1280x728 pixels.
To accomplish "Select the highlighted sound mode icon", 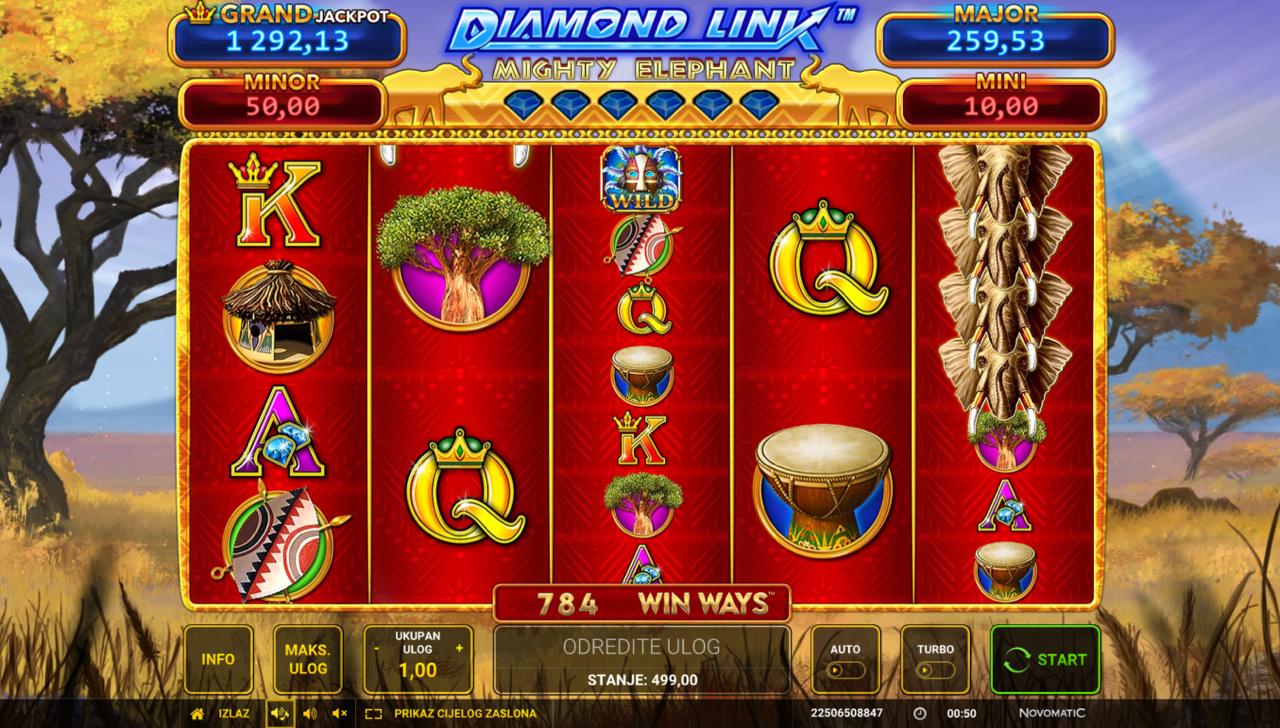I will [279, 713].
